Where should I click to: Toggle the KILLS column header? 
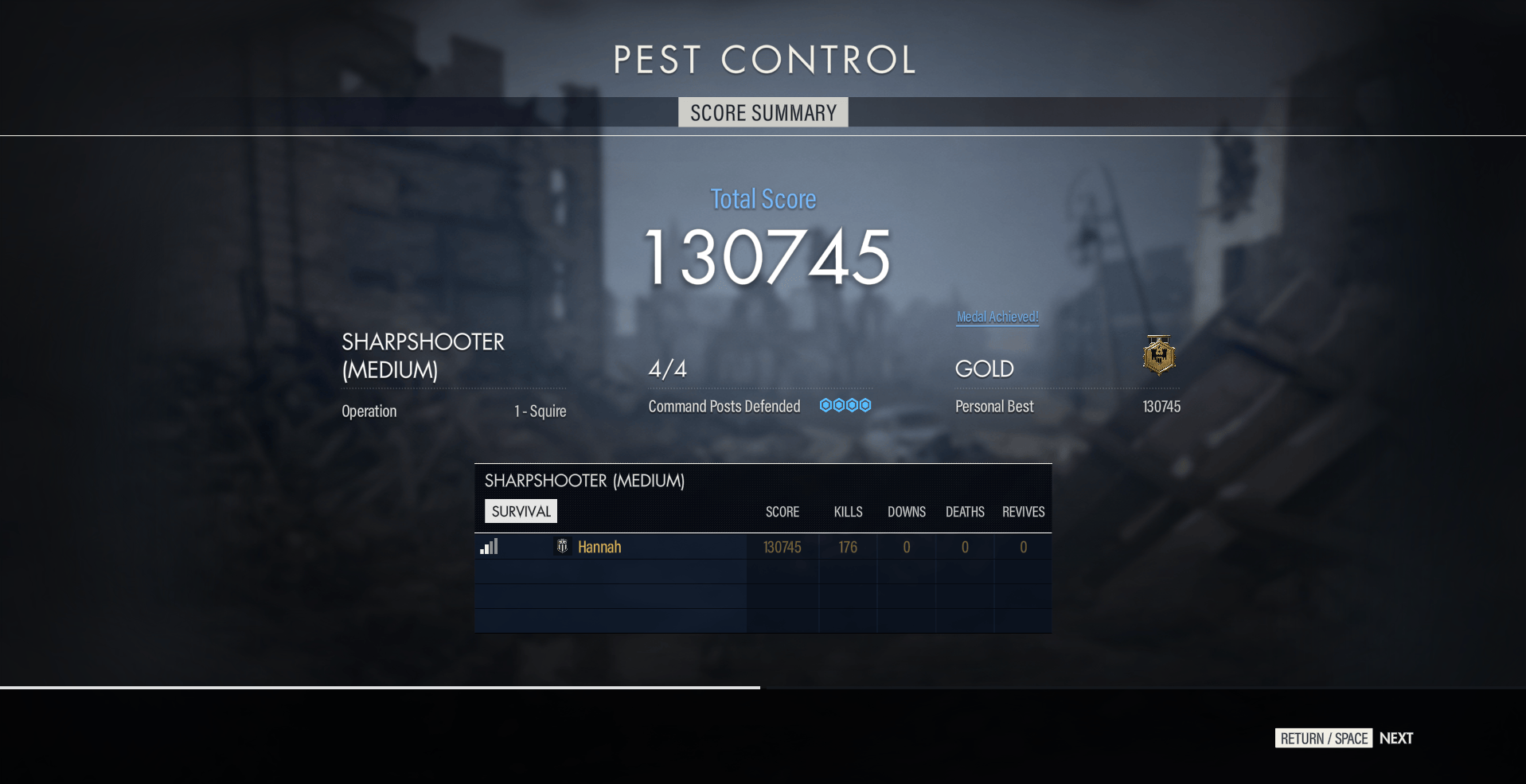(x=847, y=512)
